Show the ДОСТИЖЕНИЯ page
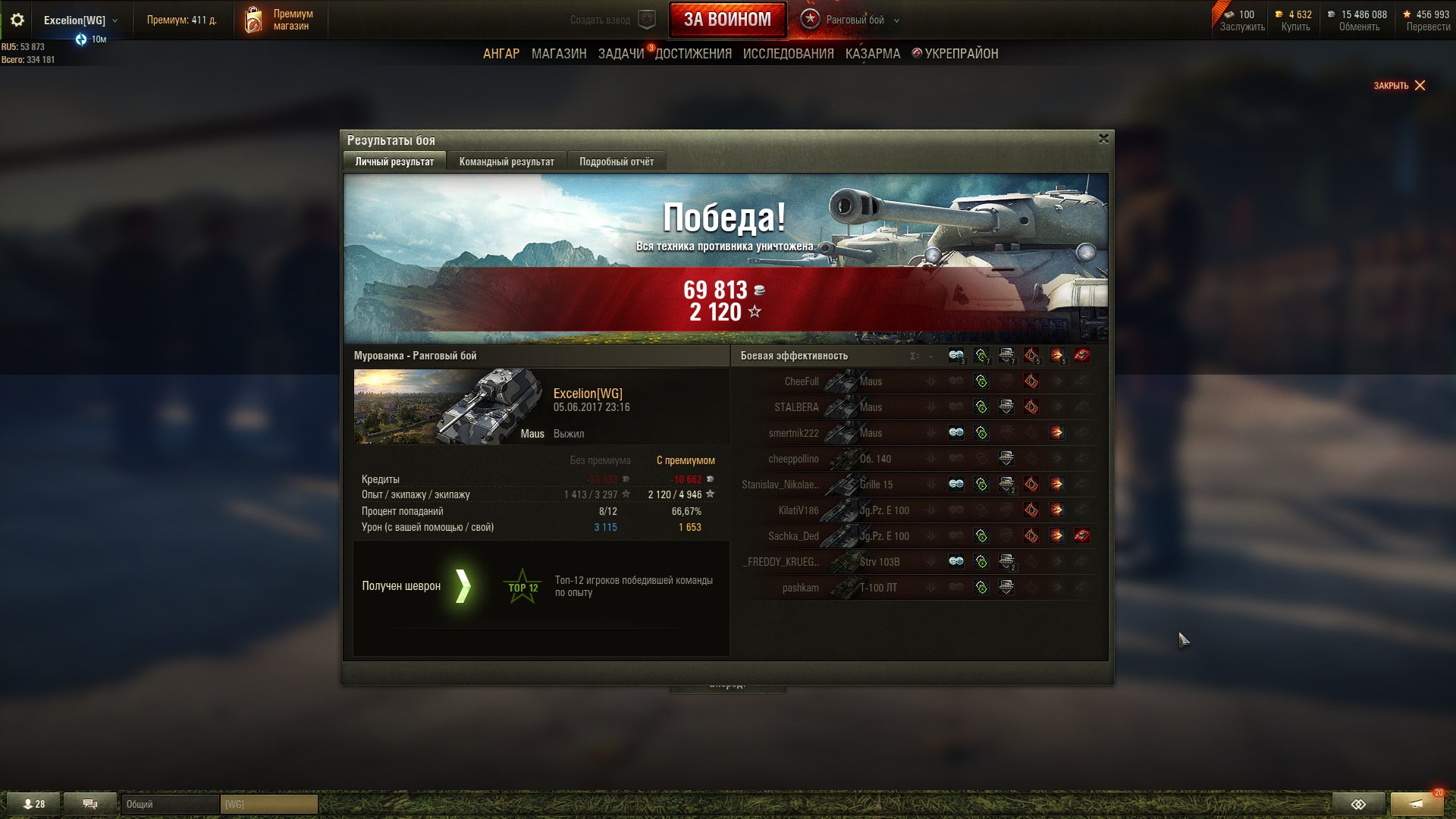 (693, 54)
